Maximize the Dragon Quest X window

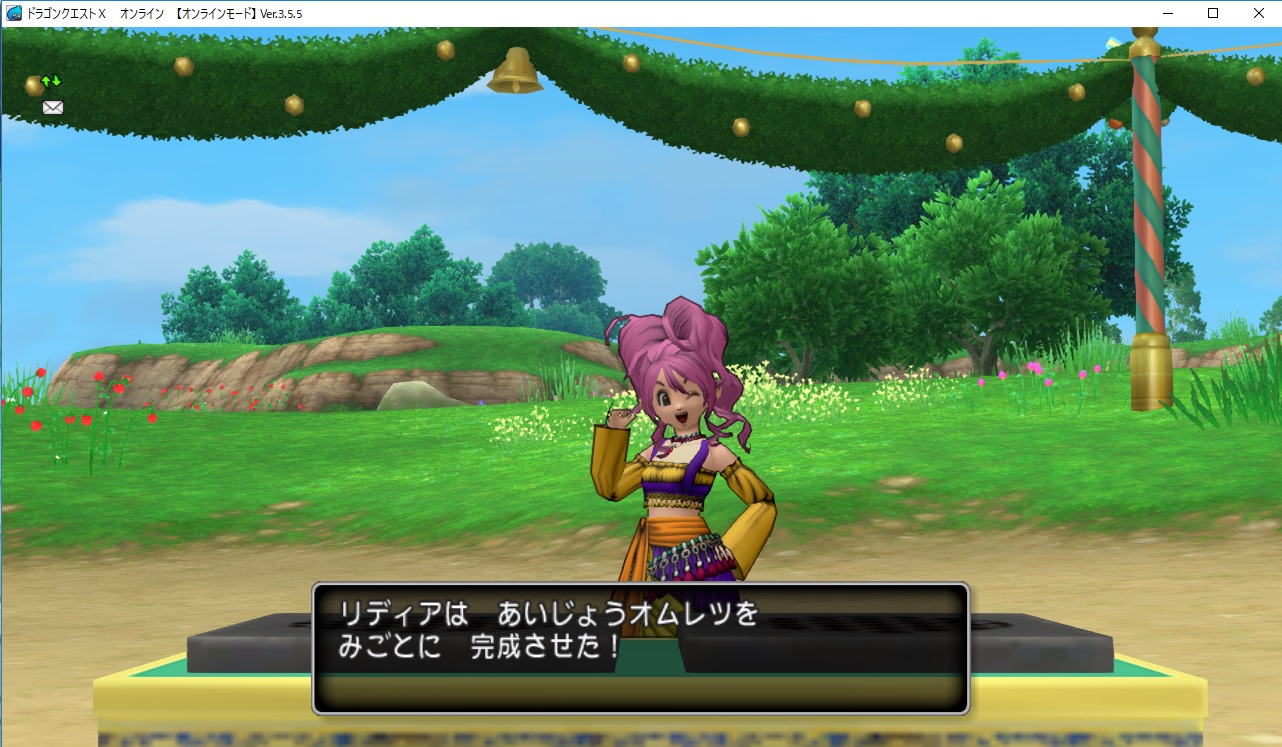(x=1211, y=13)
